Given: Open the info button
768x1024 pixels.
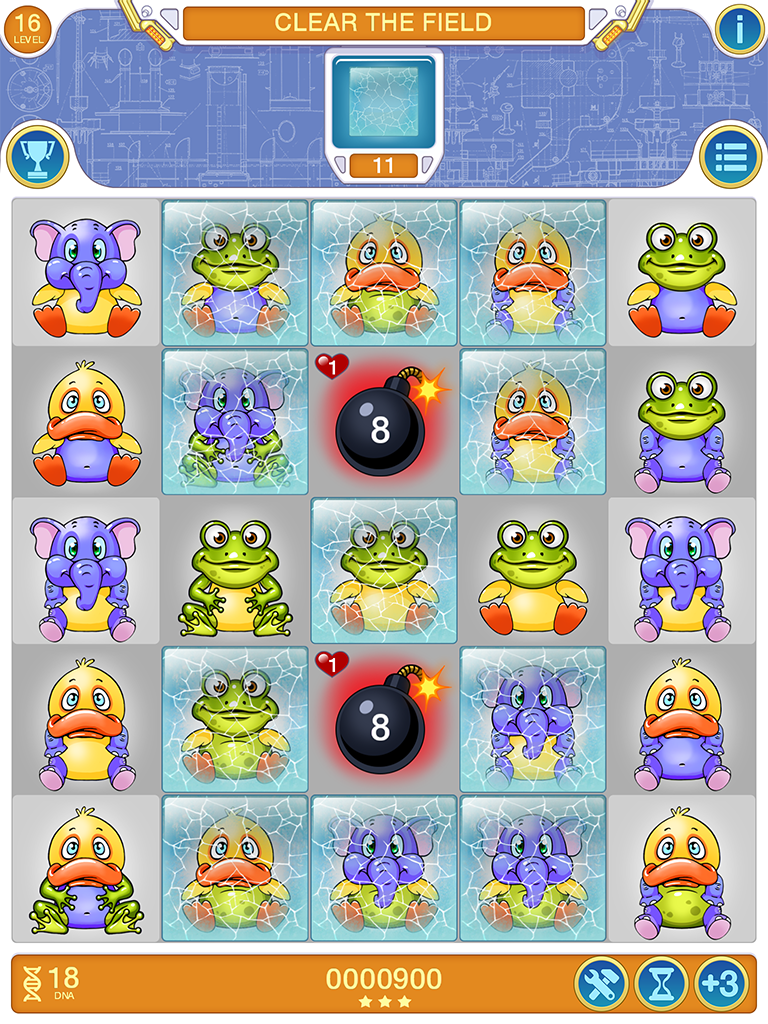Looking at the screenshot, I should (x=740, y=29).
